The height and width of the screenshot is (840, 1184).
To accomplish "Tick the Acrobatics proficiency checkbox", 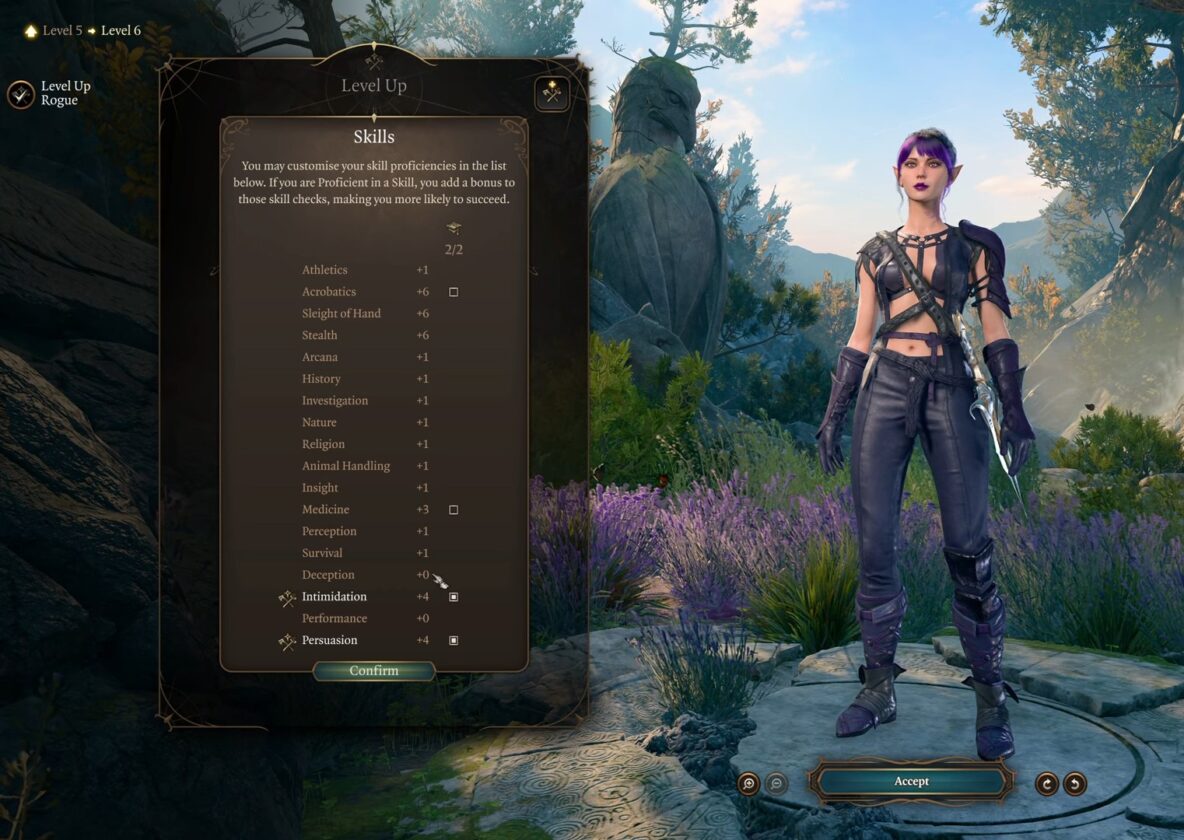I will 453,292.
